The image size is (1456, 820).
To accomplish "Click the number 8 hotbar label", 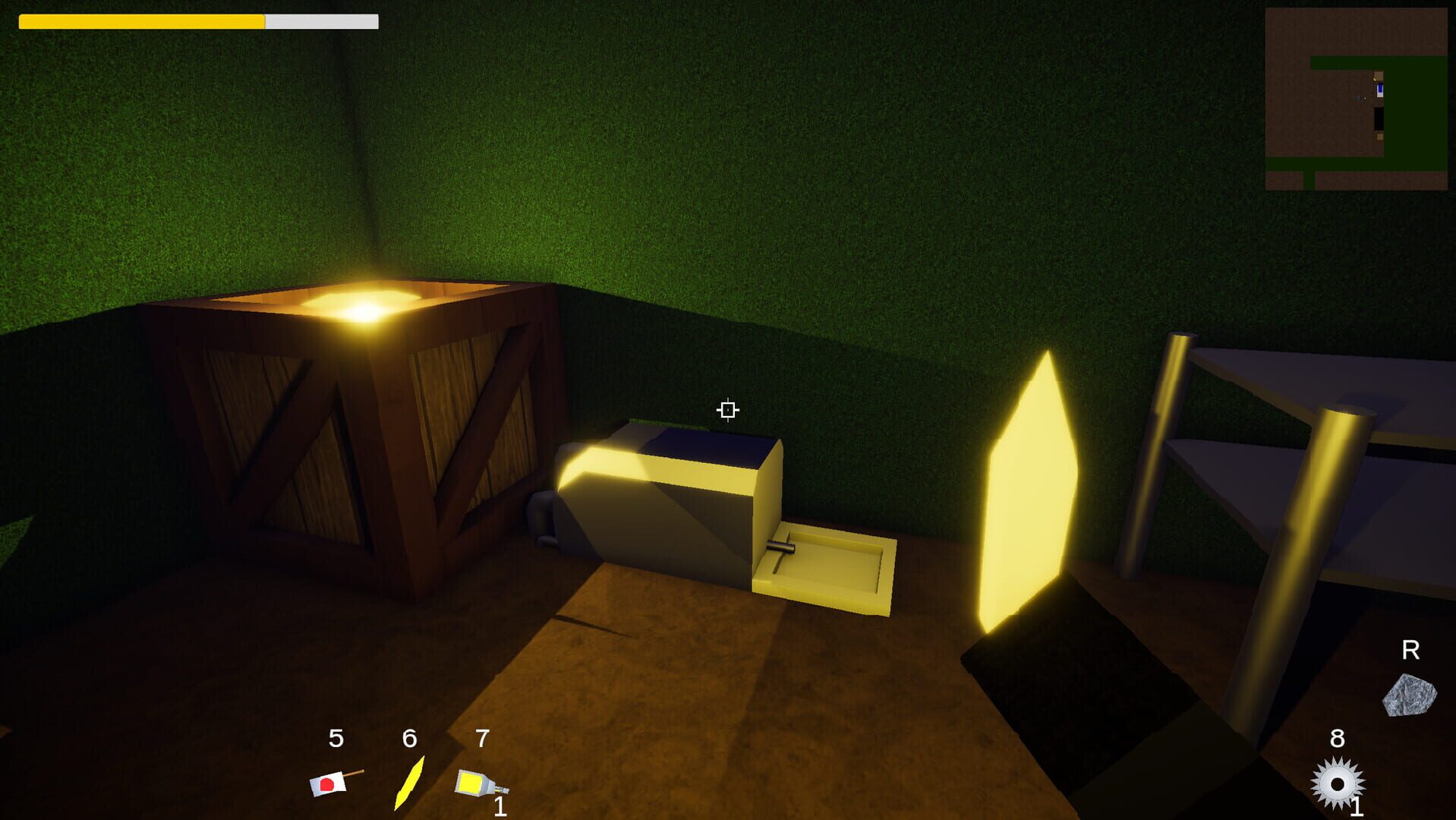I will (1339, 737).
